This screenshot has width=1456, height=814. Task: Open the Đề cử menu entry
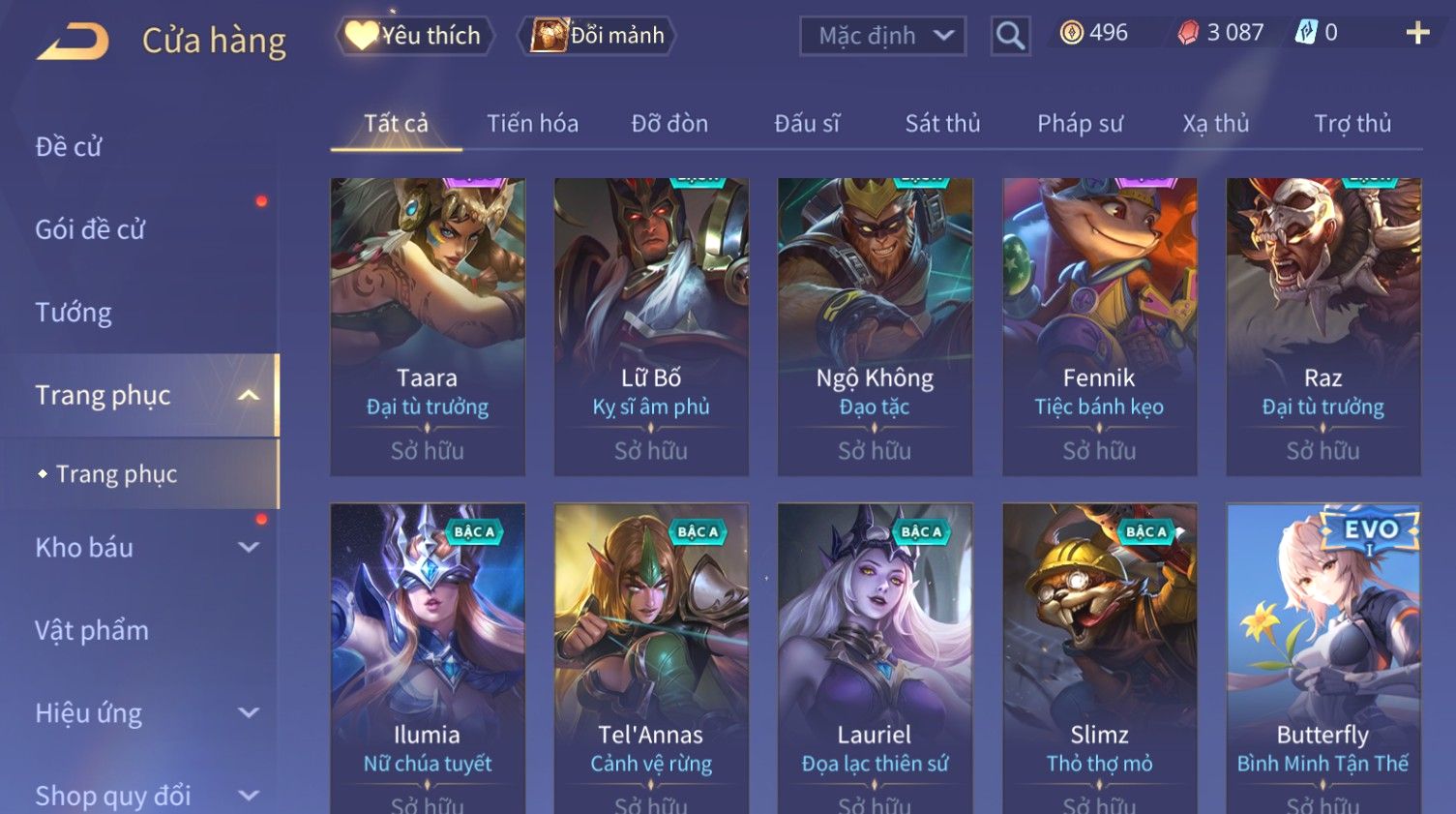click(x=69, y=147)
